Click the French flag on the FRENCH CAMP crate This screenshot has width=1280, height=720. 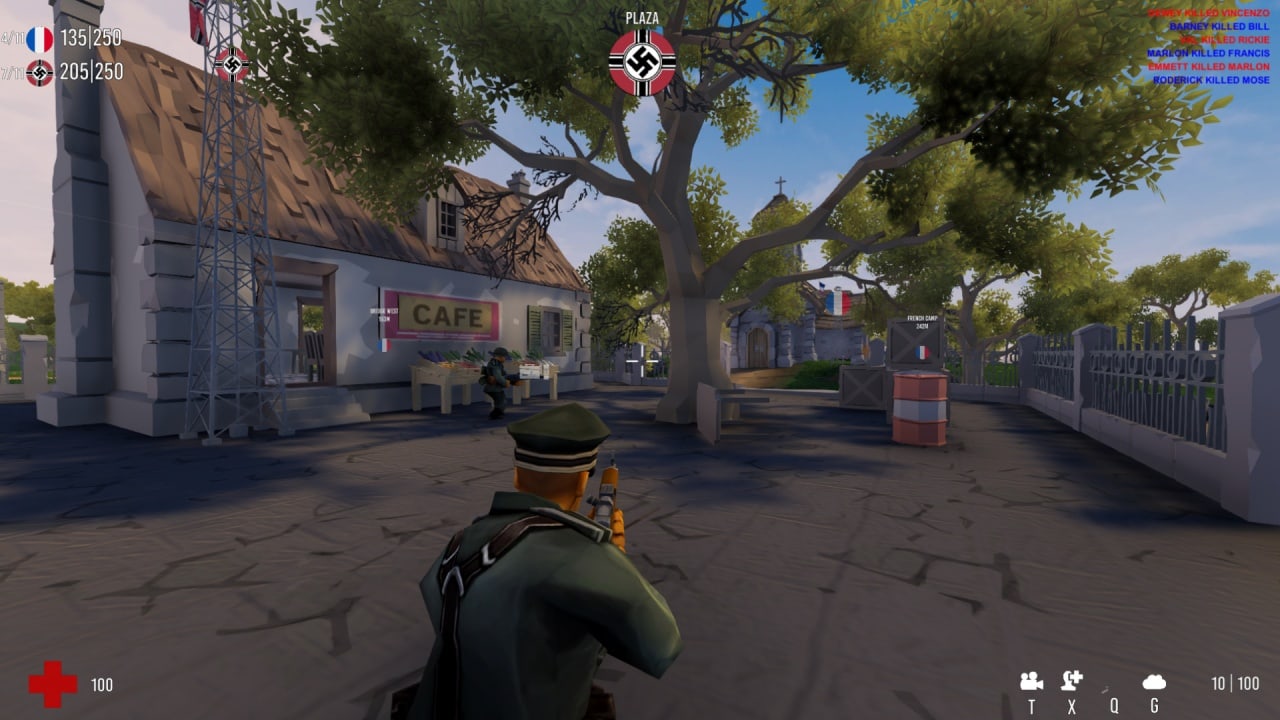pos(920,353)
